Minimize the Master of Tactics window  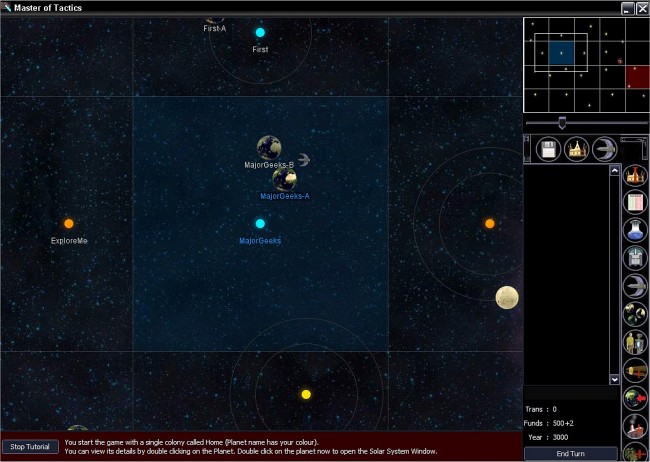pyautogui.click(x=627, y=8)
